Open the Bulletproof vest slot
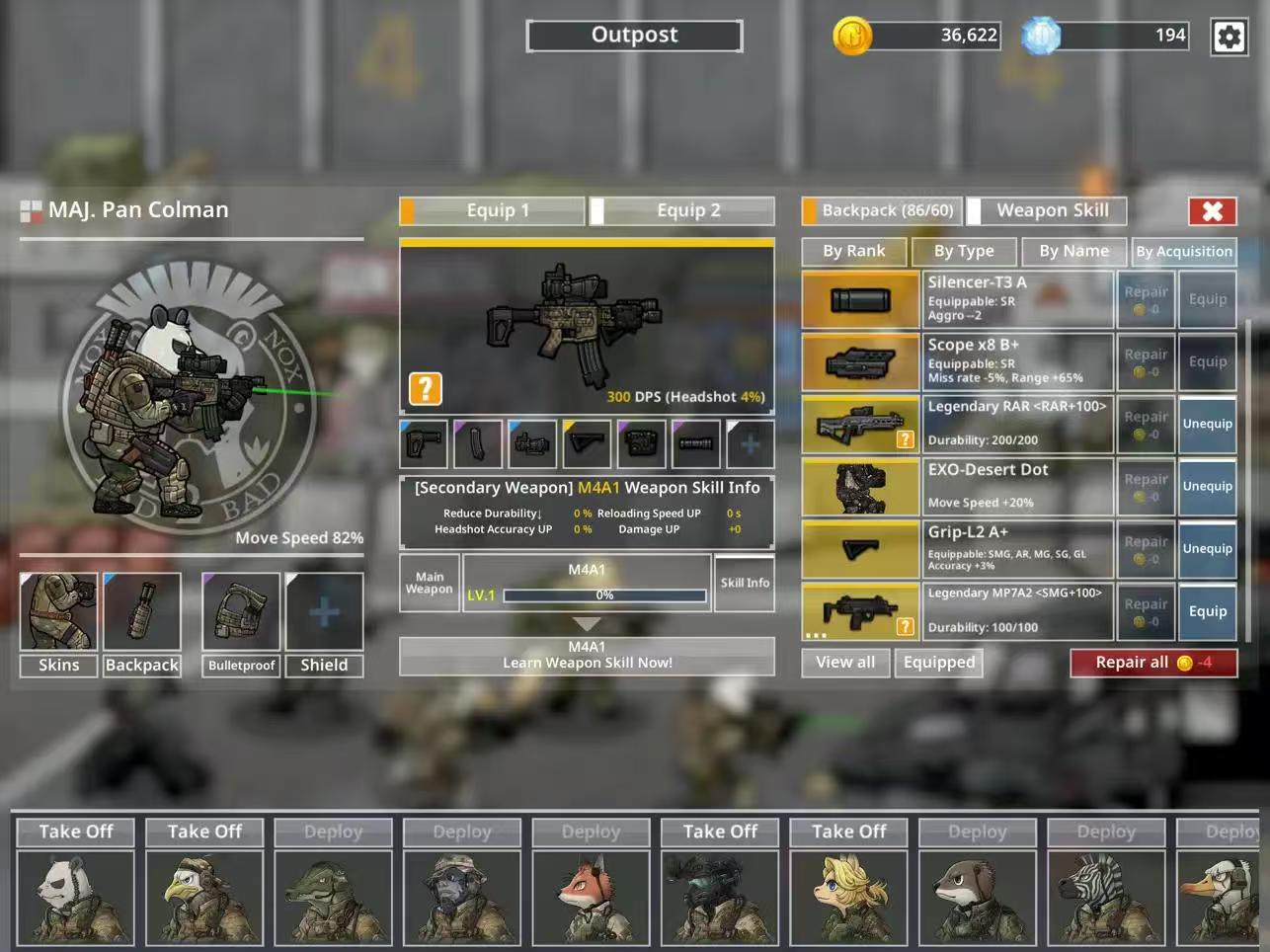The height and width of the screenshot is (952, 1270). pyautogui.click(x=241, y=612)
